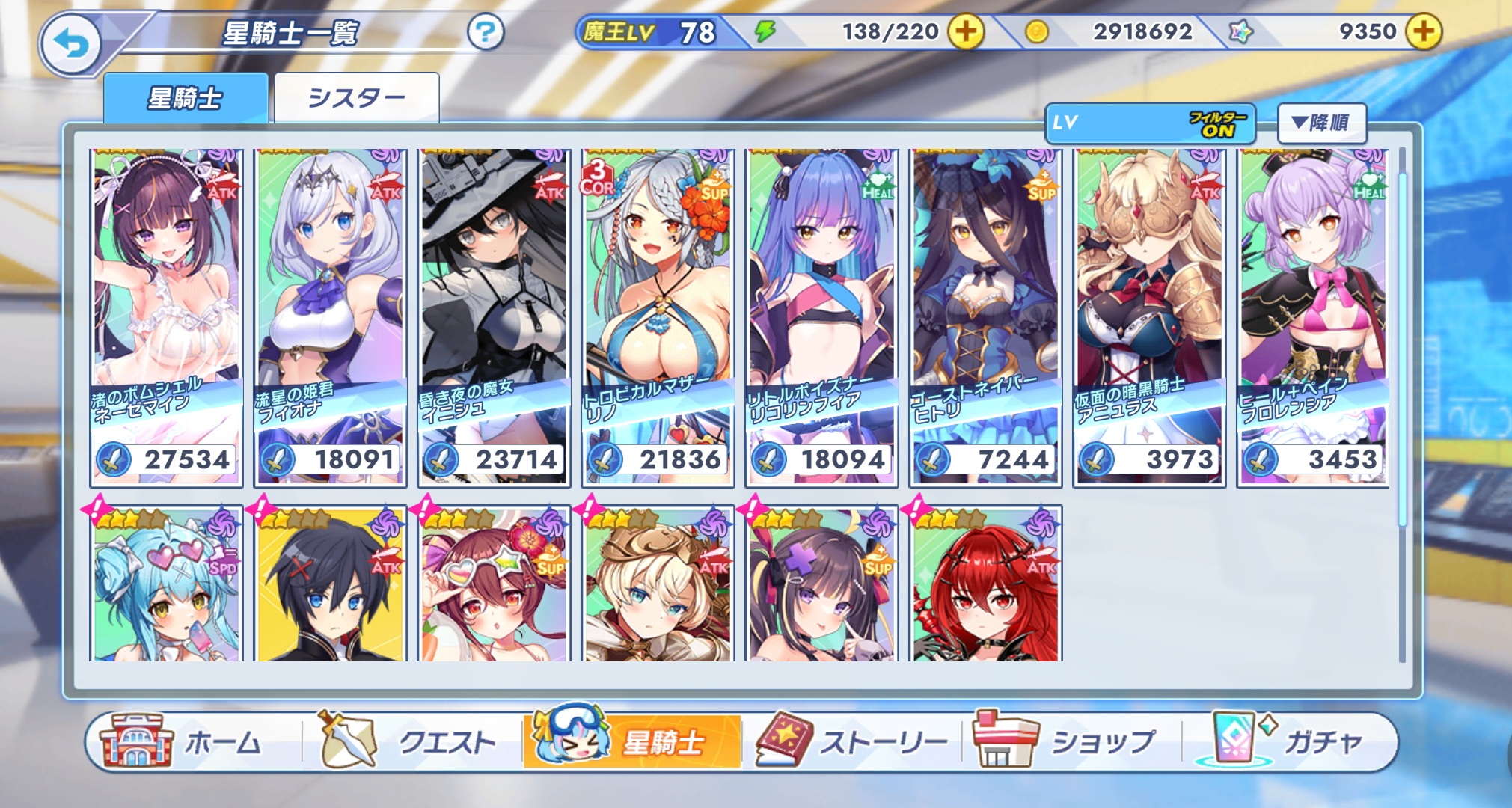Viewport: 1512px width, 808px height.
Task: Add stamina with the plus button
Action: coord(966,32)
